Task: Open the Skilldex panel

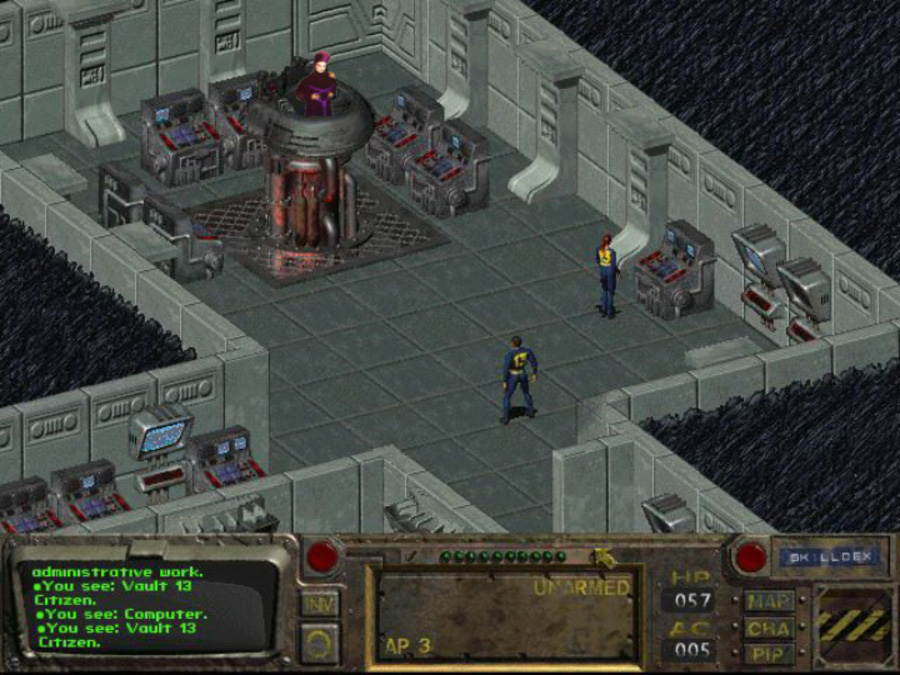Action: (x=828, y=557)
